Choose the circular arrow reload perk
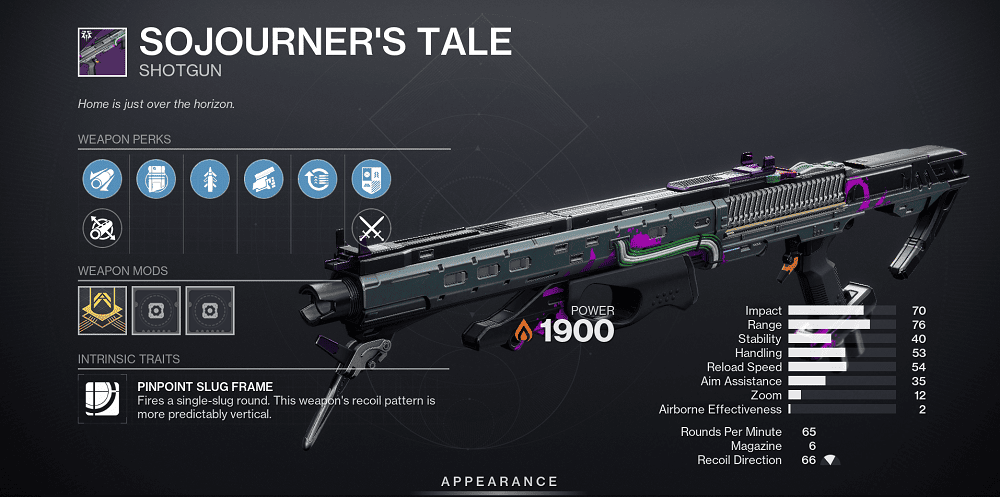 (317, 180)
